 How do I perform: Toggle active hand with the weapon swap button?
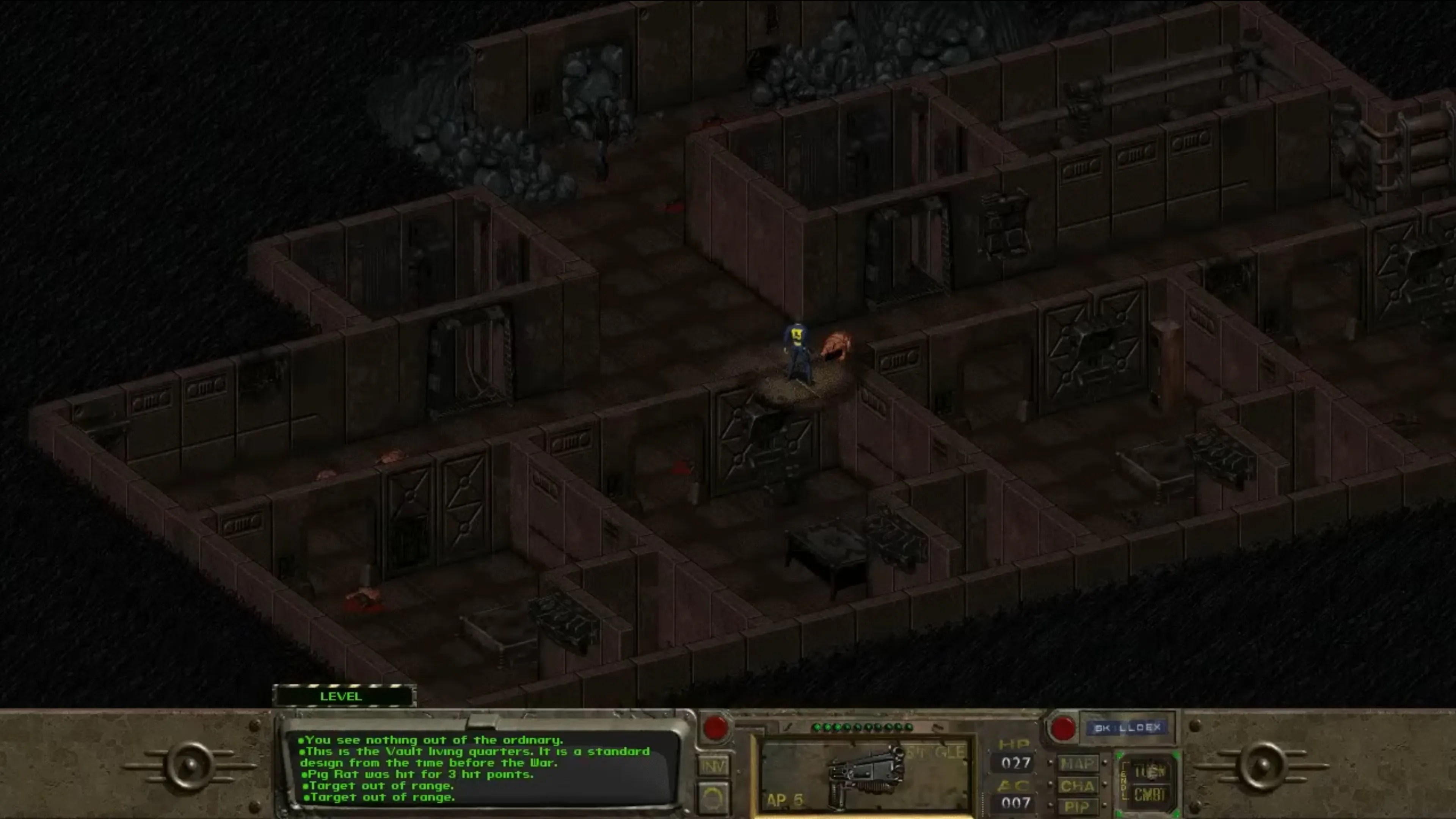[x=714, y=798]
